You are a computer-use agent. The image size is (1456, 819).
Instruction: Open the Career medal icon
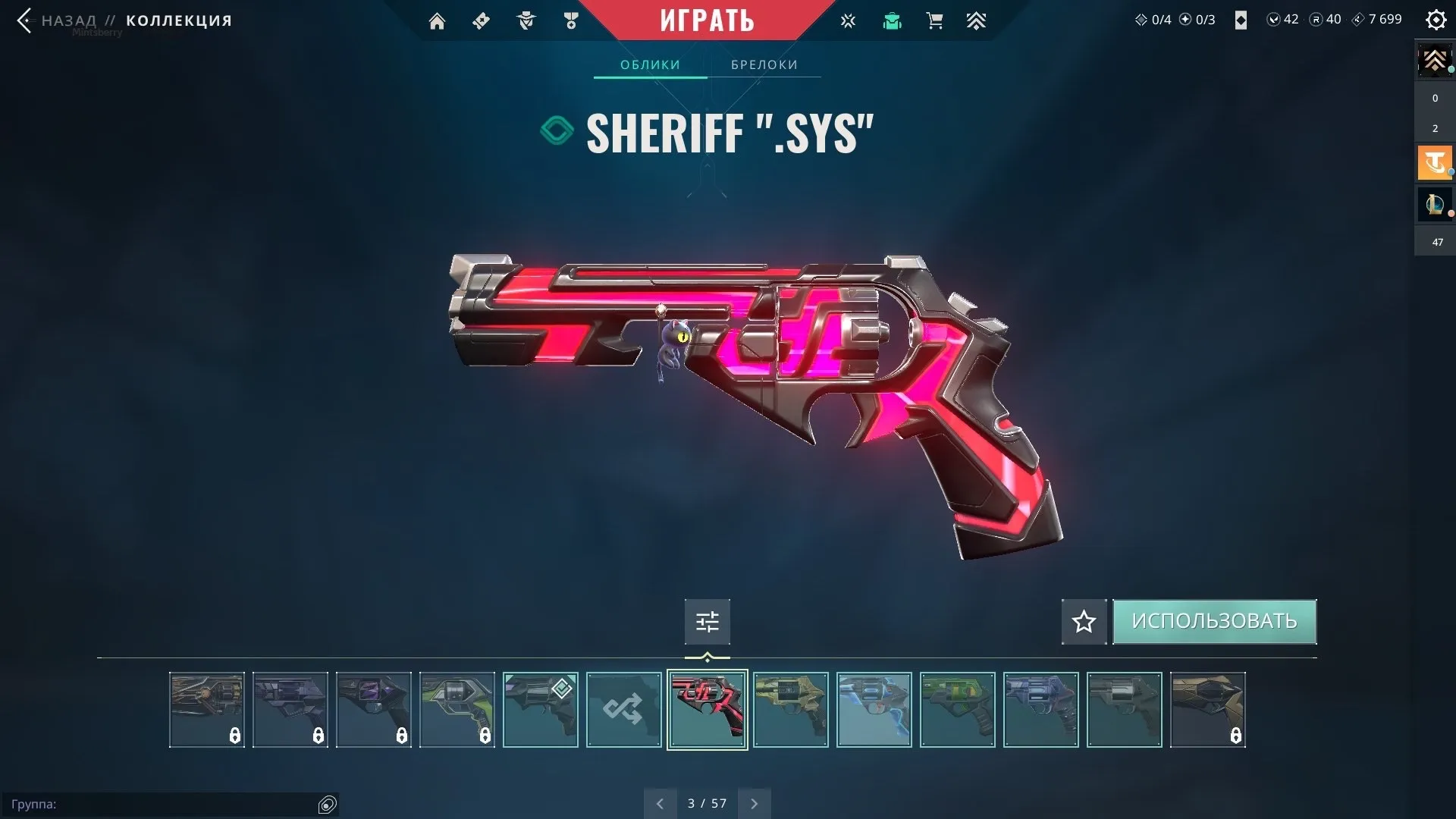[572, 20]
